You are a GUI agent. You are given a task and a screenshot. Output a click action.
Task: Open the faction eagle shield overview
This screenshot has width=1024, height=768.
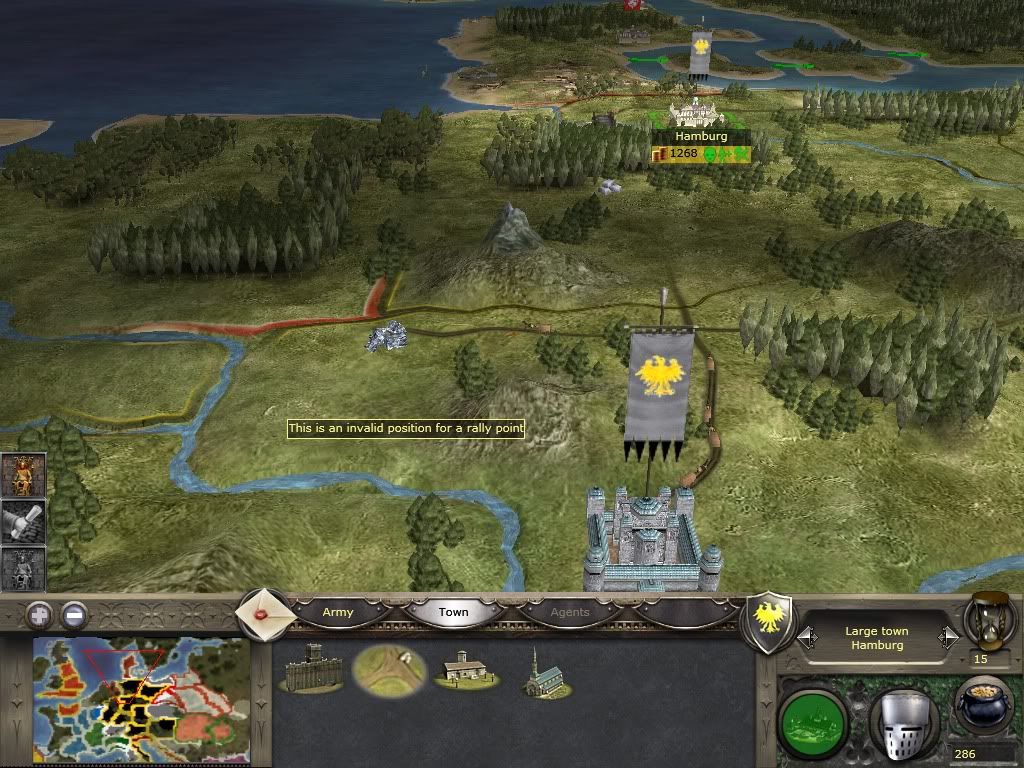(771, 620)
